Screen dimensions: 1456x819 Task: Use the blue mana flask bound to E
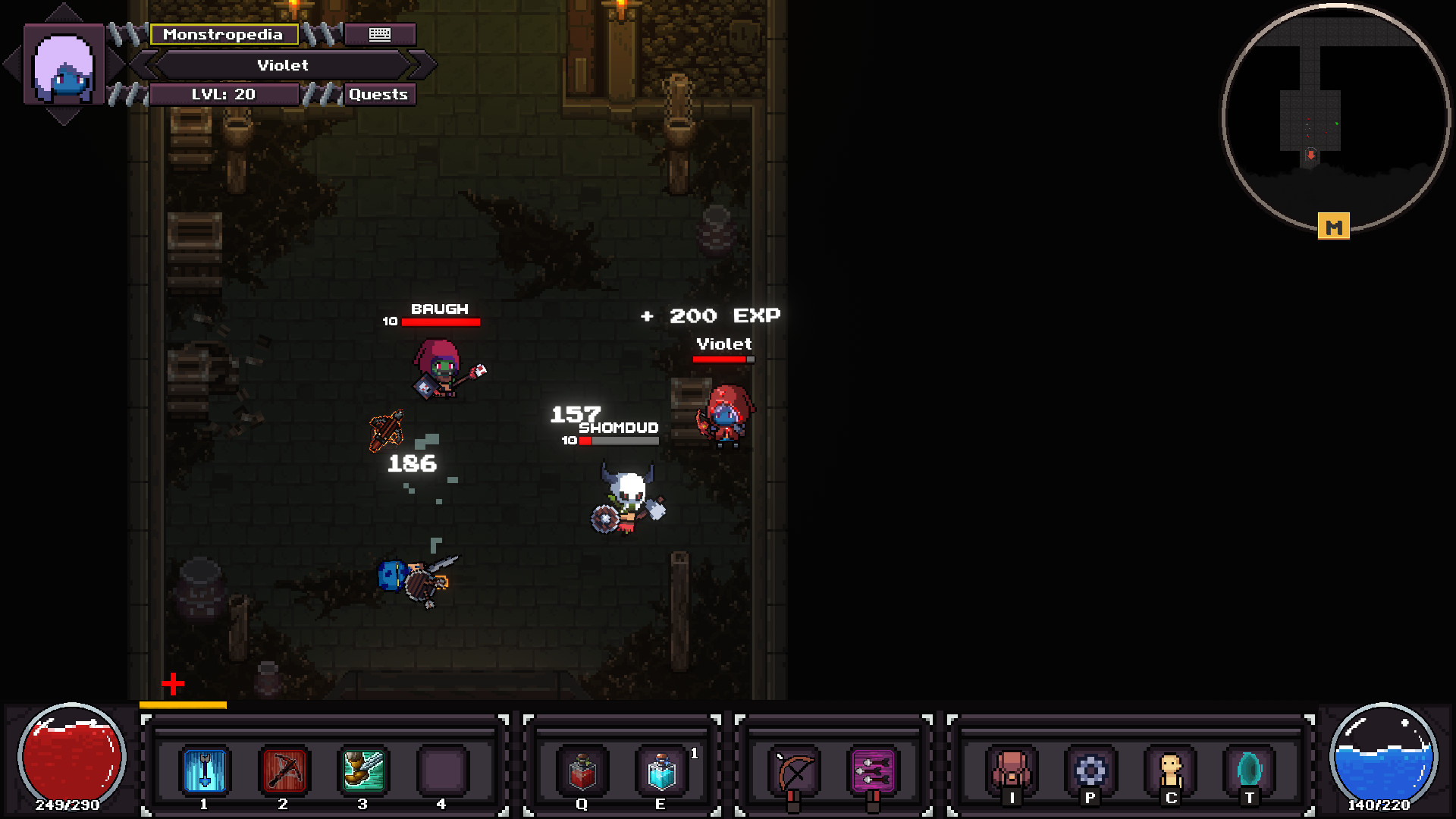[661, 770]
